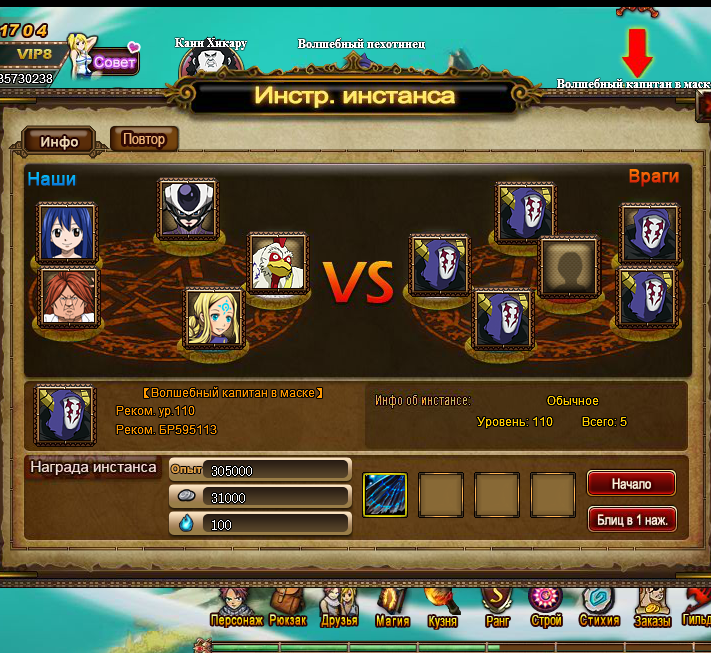
Task: Click the Блиц в 1 наж. button
Action: coord(631,520)
